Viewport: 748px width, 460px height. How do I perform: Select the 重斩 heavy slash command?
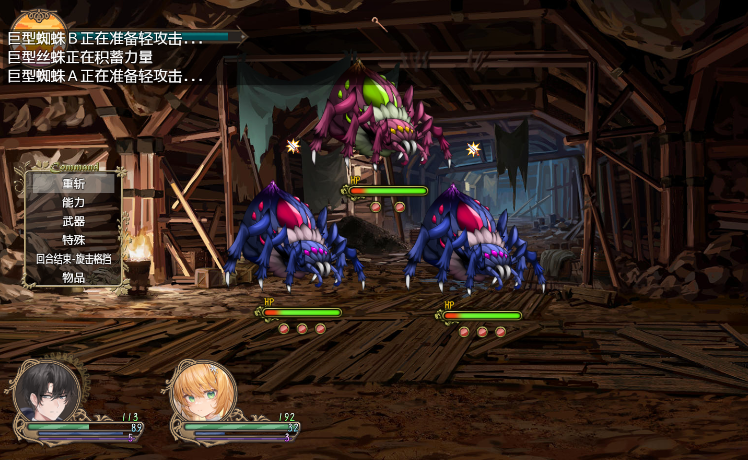[74, 183]
